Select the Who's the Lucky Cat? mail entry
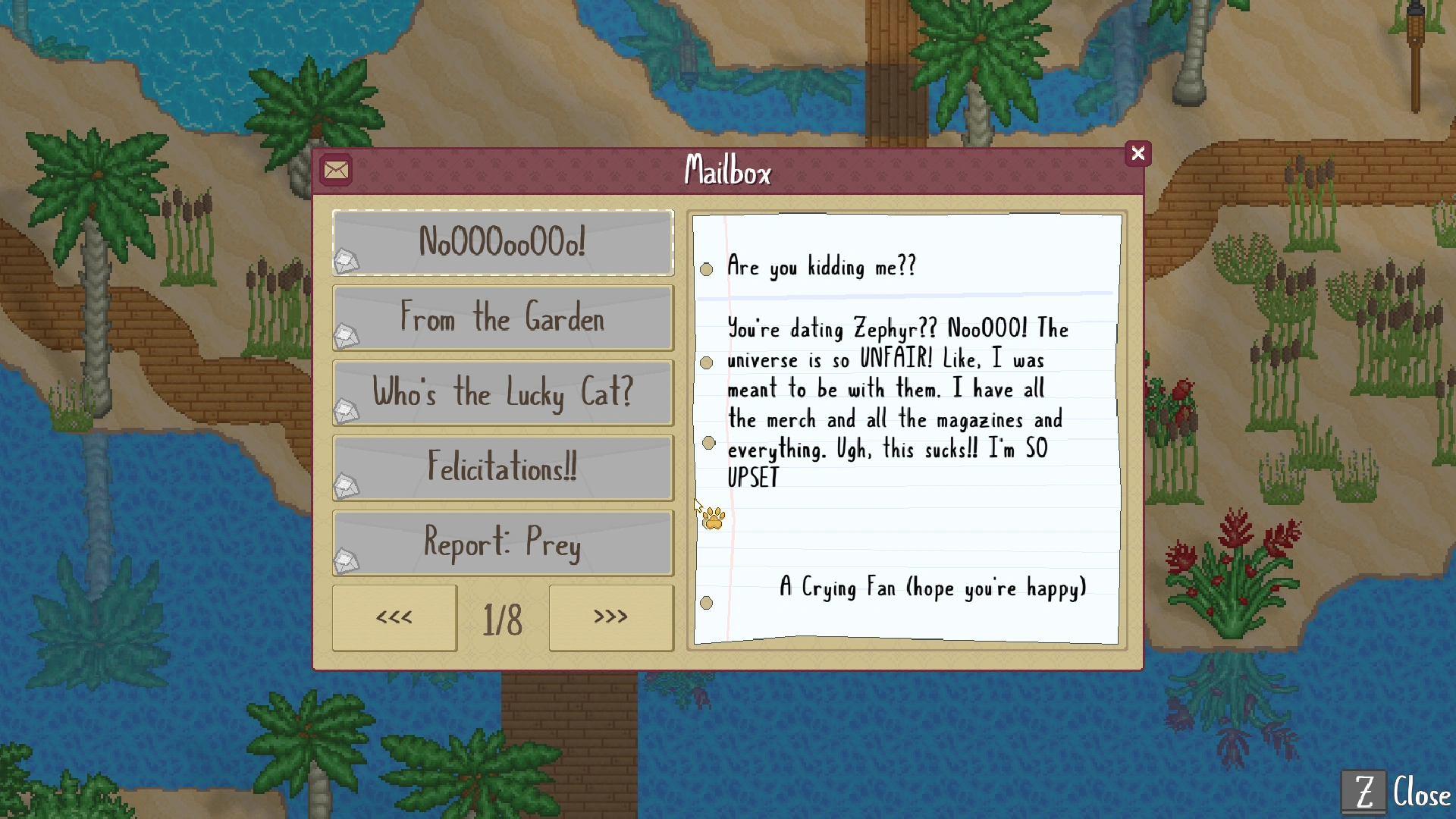This screenshot has width=1456, height=819. (x=503, y=393)
